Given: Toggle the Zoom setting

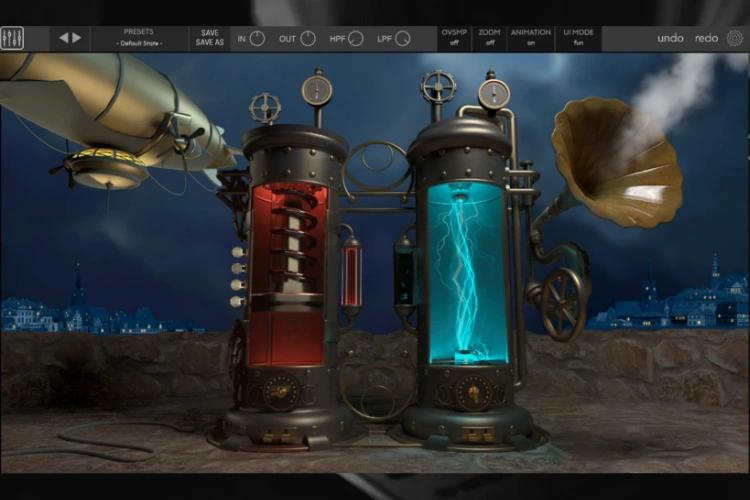Looking at the screenshot, I should point(489,38).
